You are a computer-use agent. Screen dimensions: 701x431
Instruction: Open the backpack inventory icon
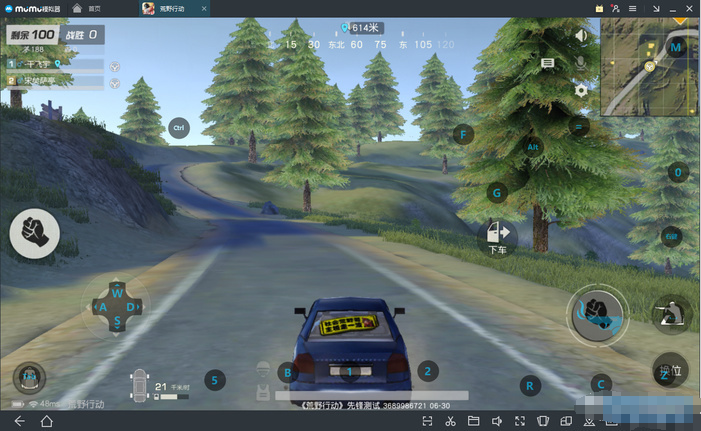29,377
